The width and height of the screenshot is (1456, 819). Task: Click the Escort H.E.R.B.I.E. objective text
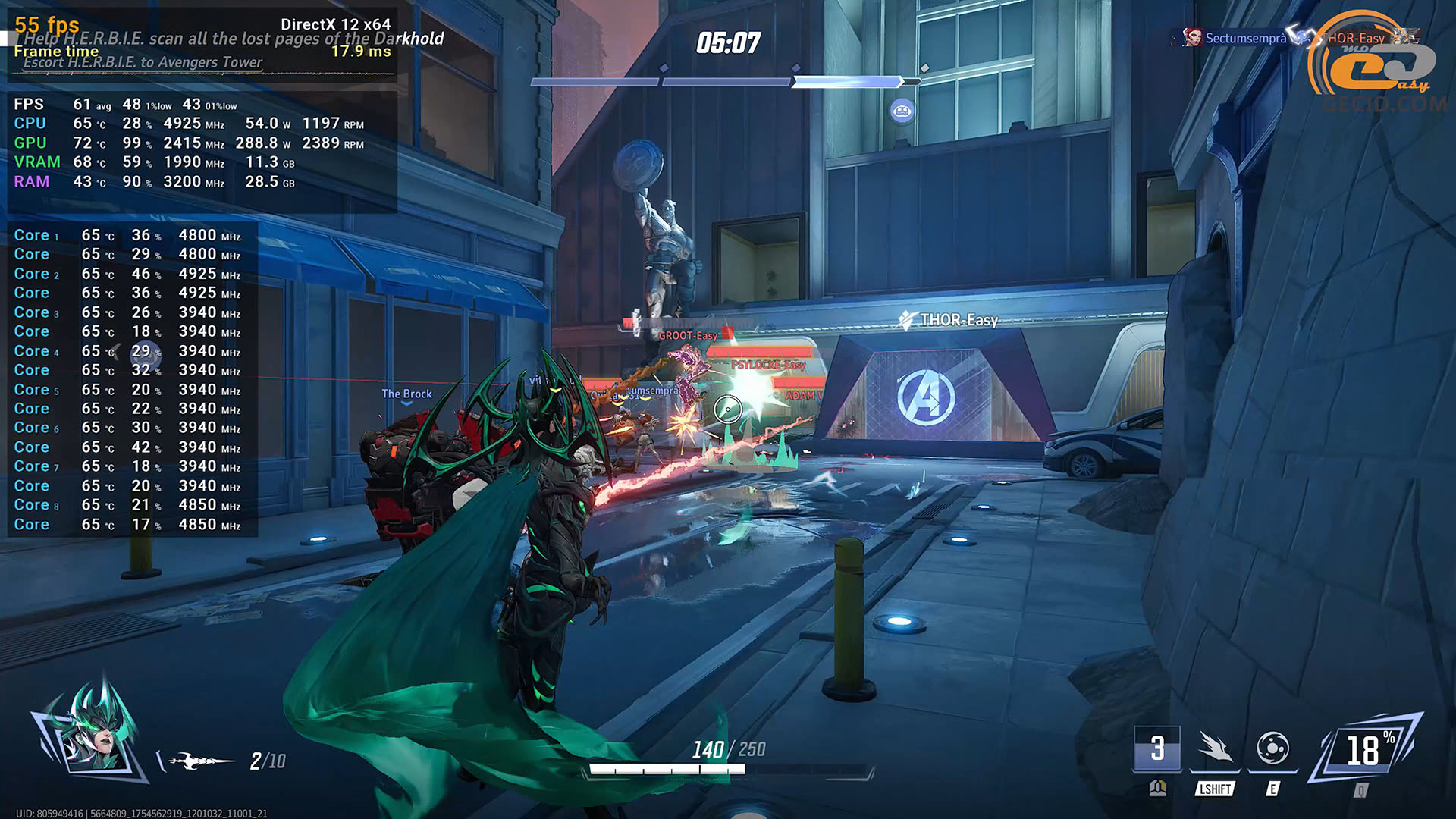coord(143,63)
